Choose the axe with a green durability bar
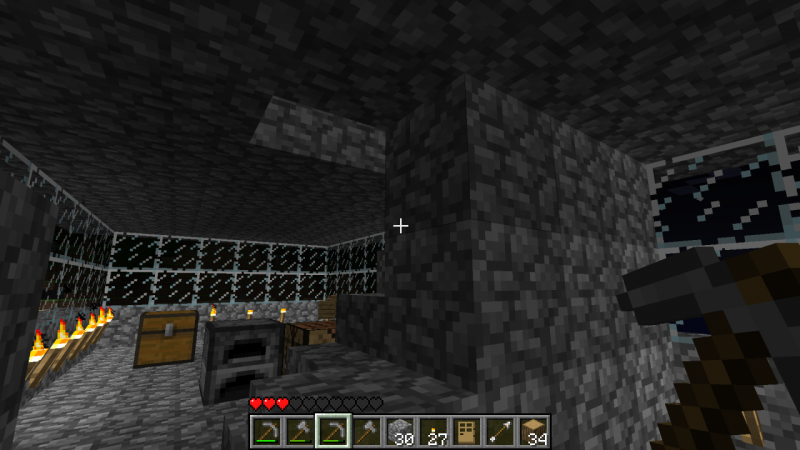The height and width of the screenshot is (450, 800). 299,430
